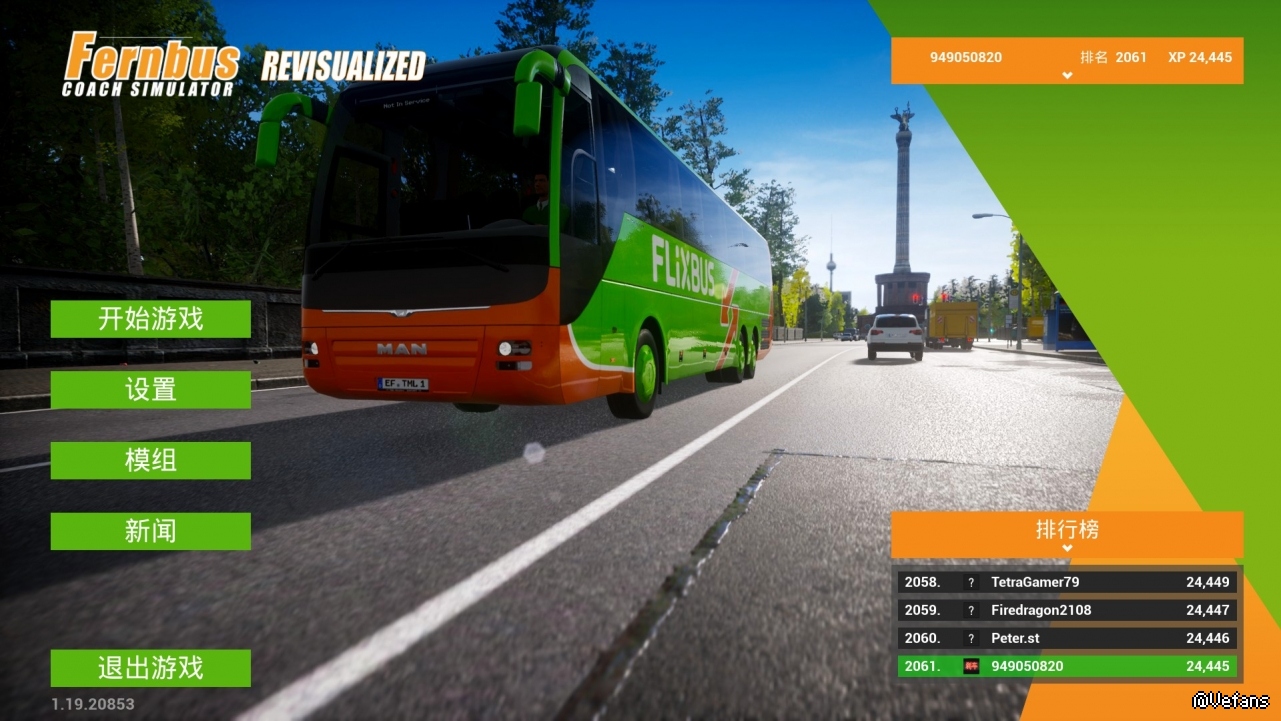
Task: Select the Firedragon2108 leaderboard row
Action: coord(1067,610)
